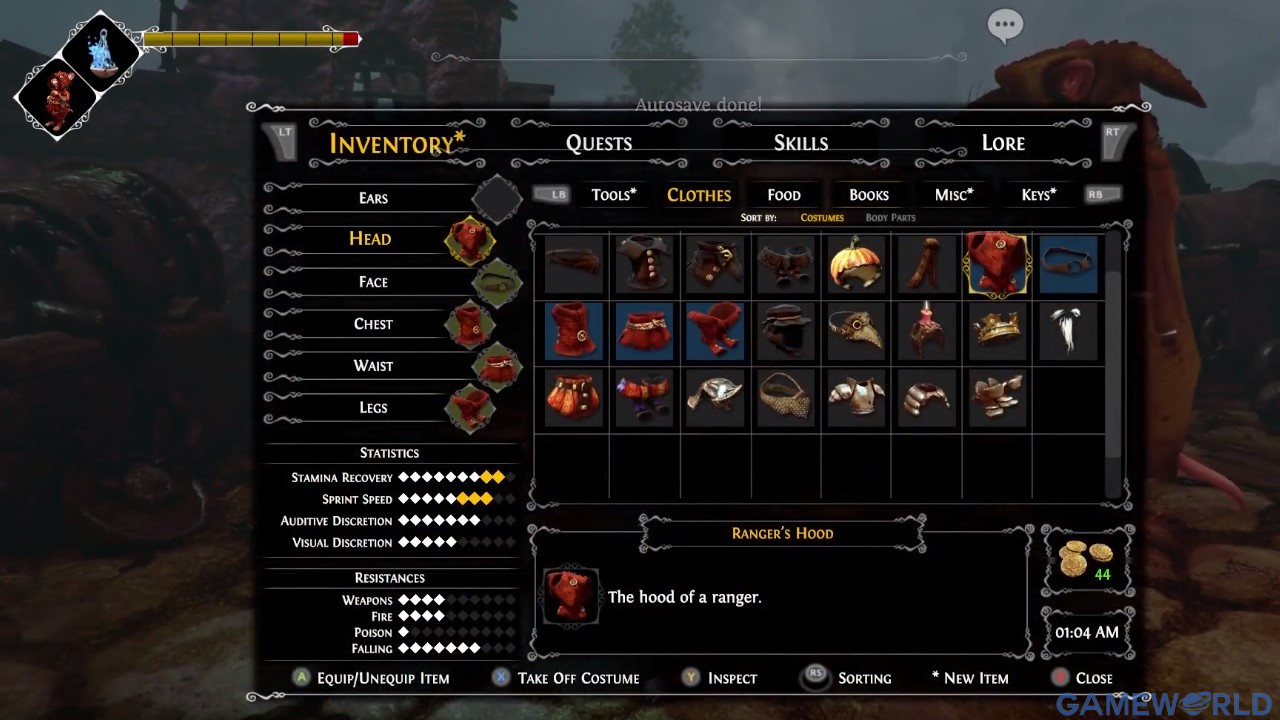Screen dimensions: 1280x720
Task: Pick the chainmail coif item
Action: coord(786,397)
